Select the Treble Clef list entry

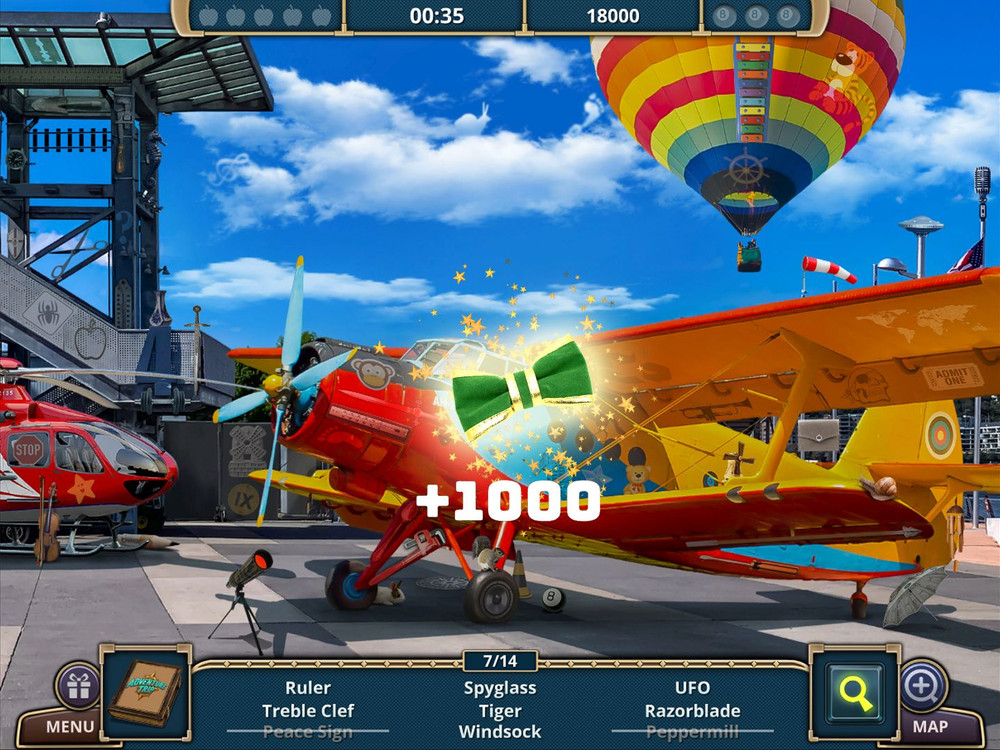[x=308, y=711]
